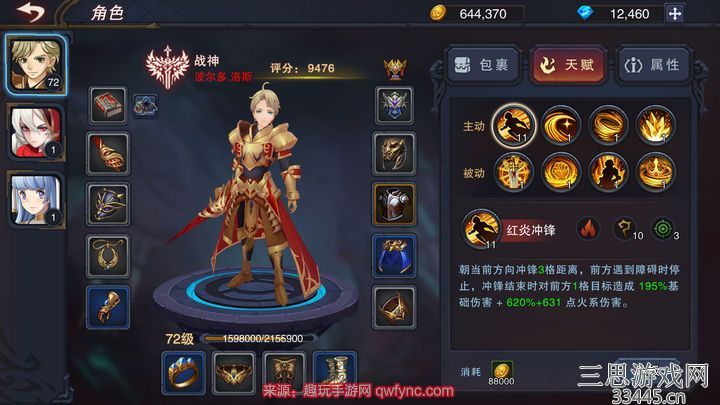Select the glowing fist passive skill
This screenshot has height=405, width=720.
point(563,172)
